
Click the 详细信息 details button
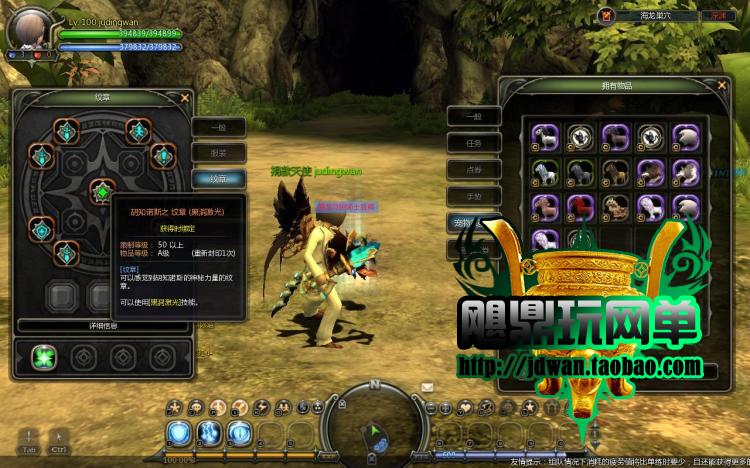[x=102, y=325]
